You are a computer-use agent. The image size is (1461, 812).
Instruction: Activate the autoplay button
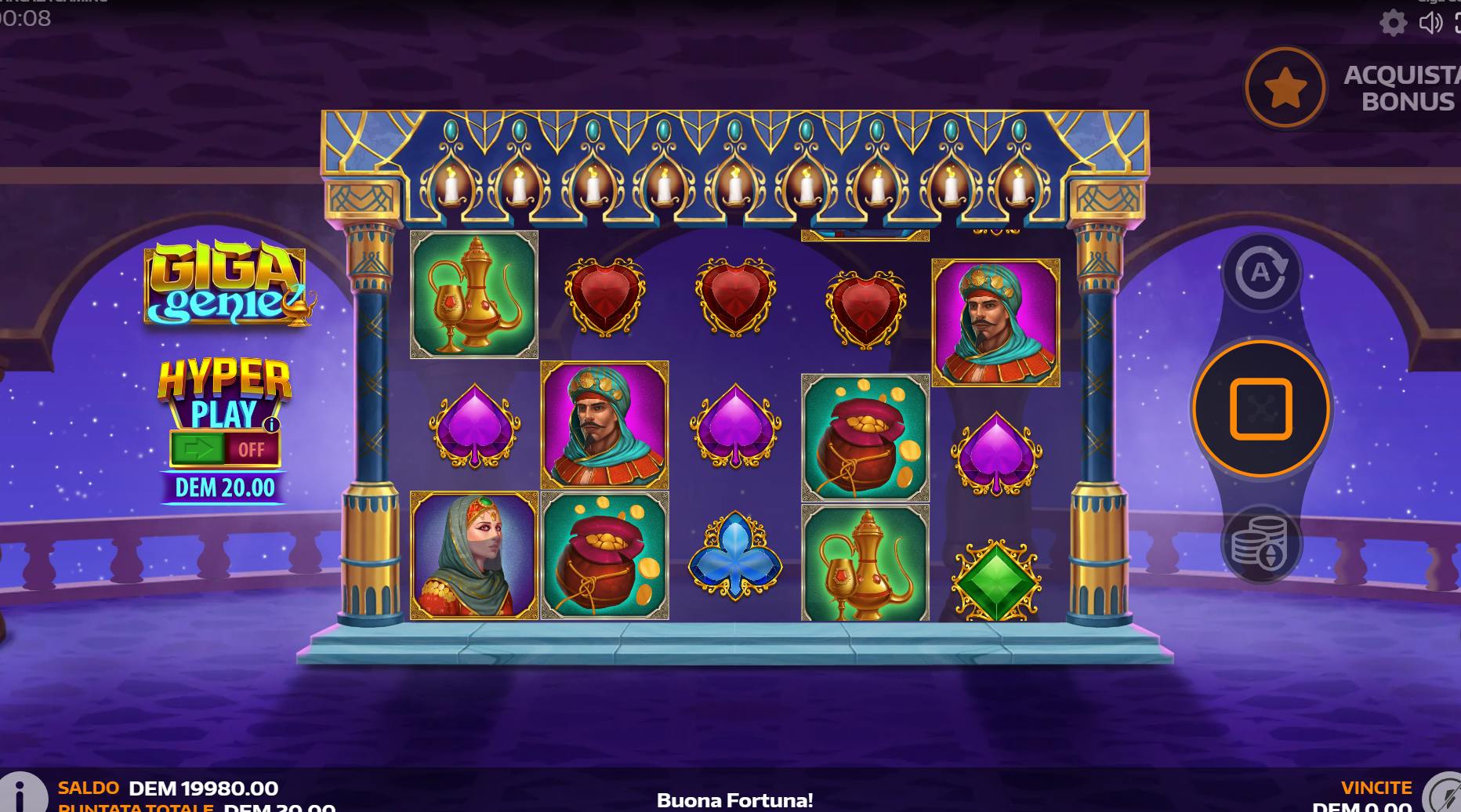click(x=1261, y=272)
